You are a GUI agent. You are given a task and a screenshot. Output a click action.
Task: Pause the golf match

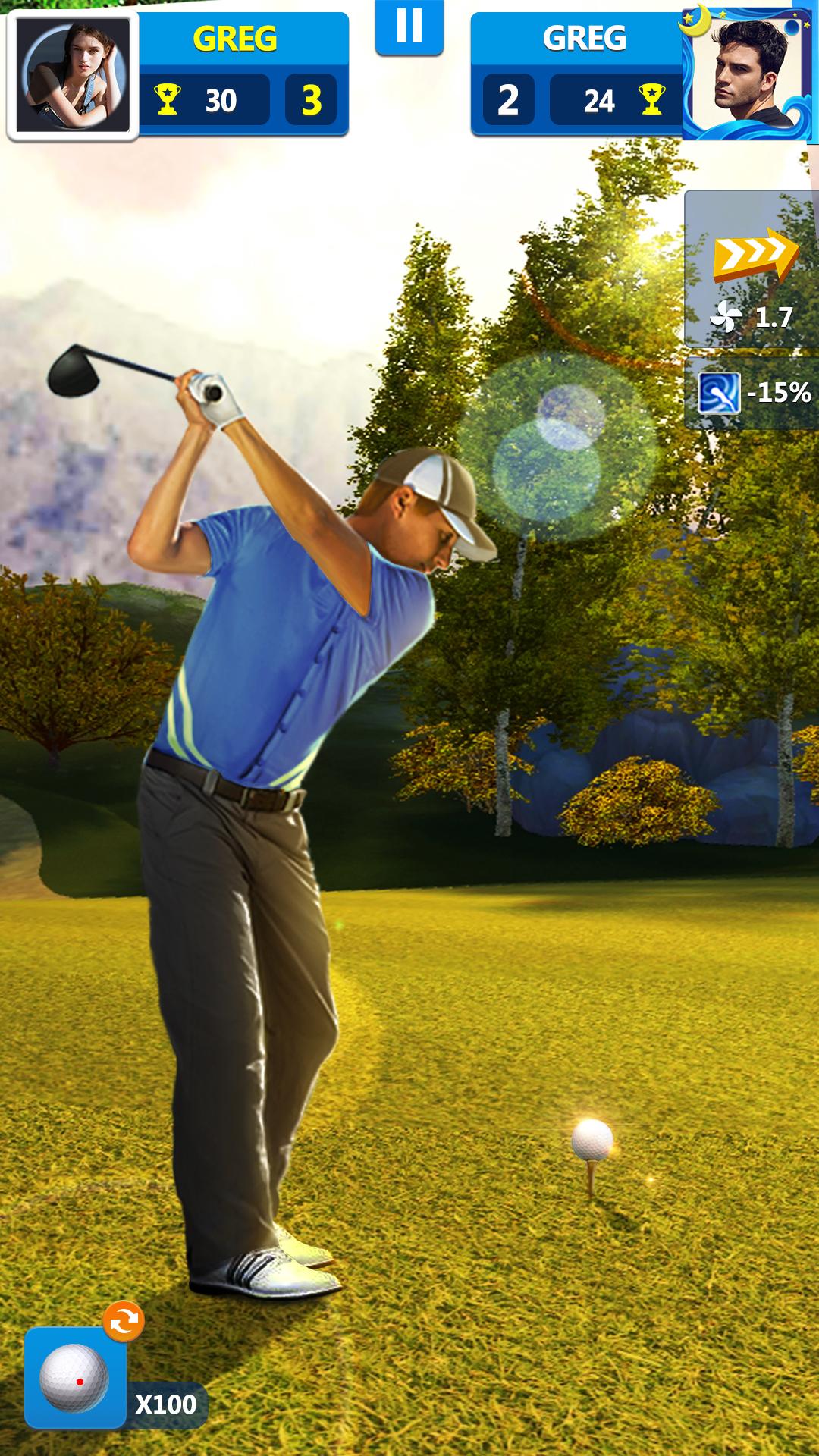pyautogui.click(x=409, y=27)
